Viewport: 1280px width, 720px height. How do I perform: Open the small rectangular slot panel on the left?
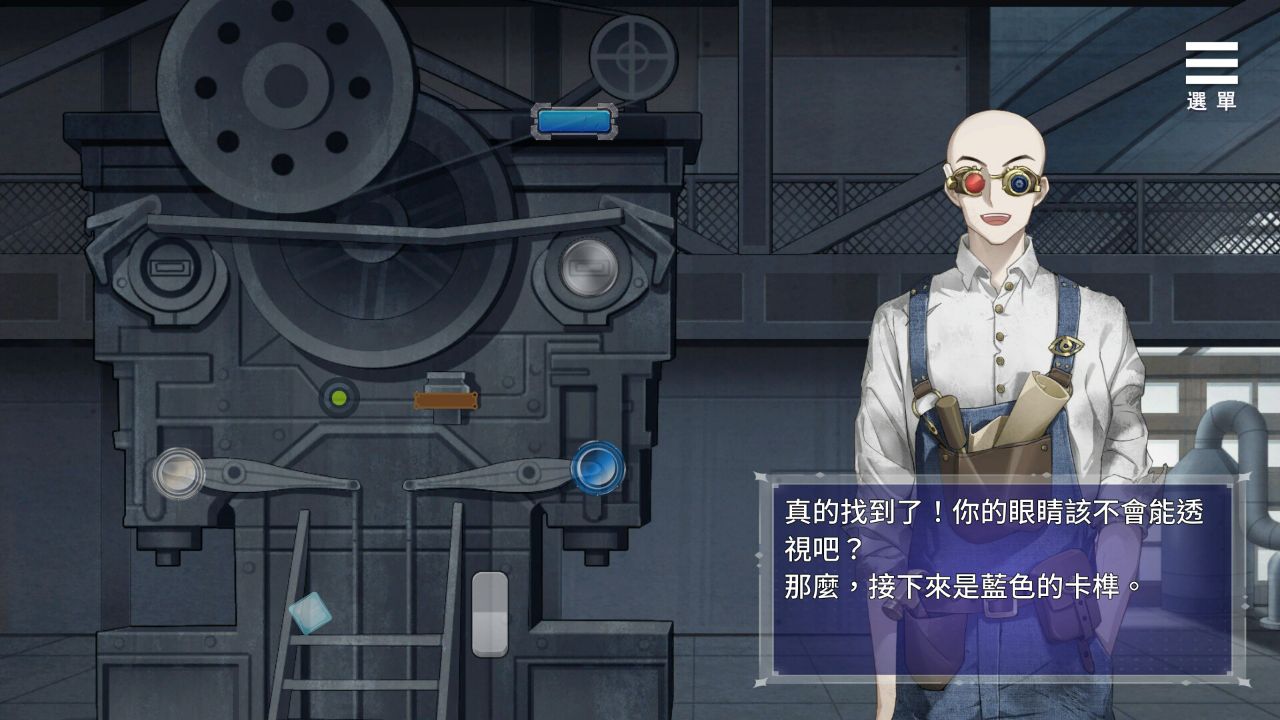coord(168,267)
